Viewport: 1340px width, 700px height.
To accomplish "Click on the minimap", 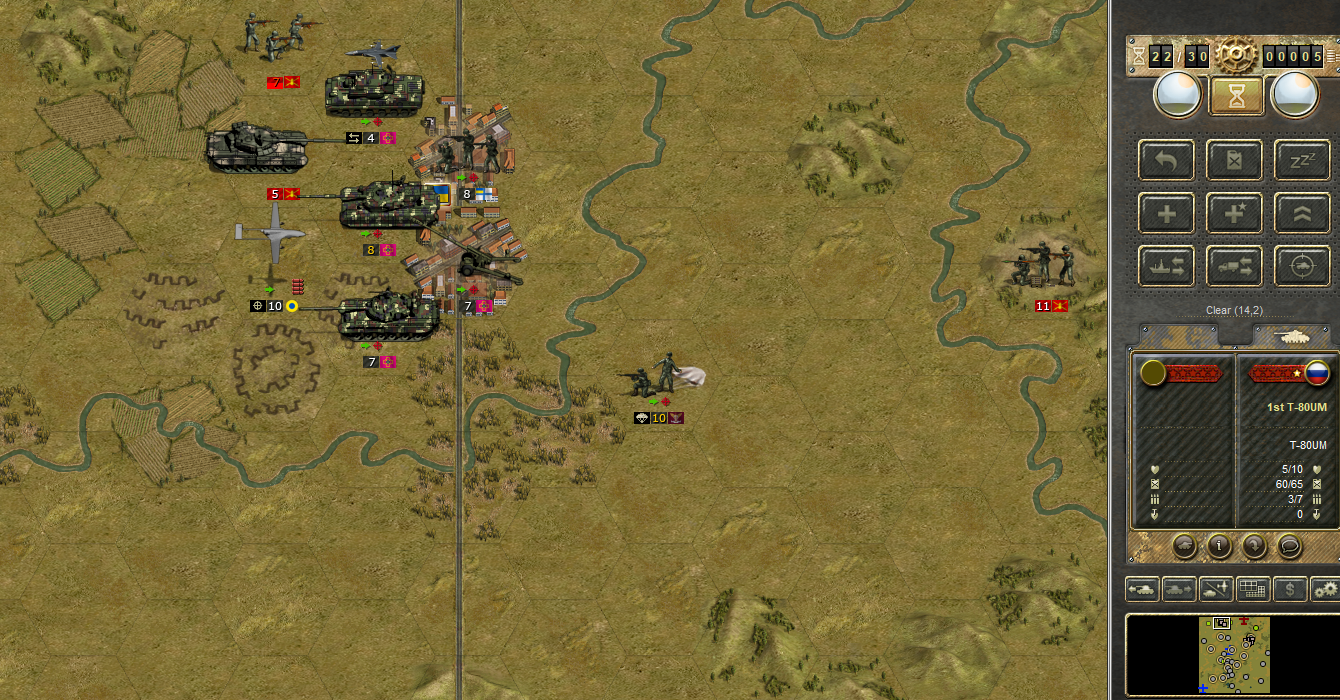I will (1234, 655).
